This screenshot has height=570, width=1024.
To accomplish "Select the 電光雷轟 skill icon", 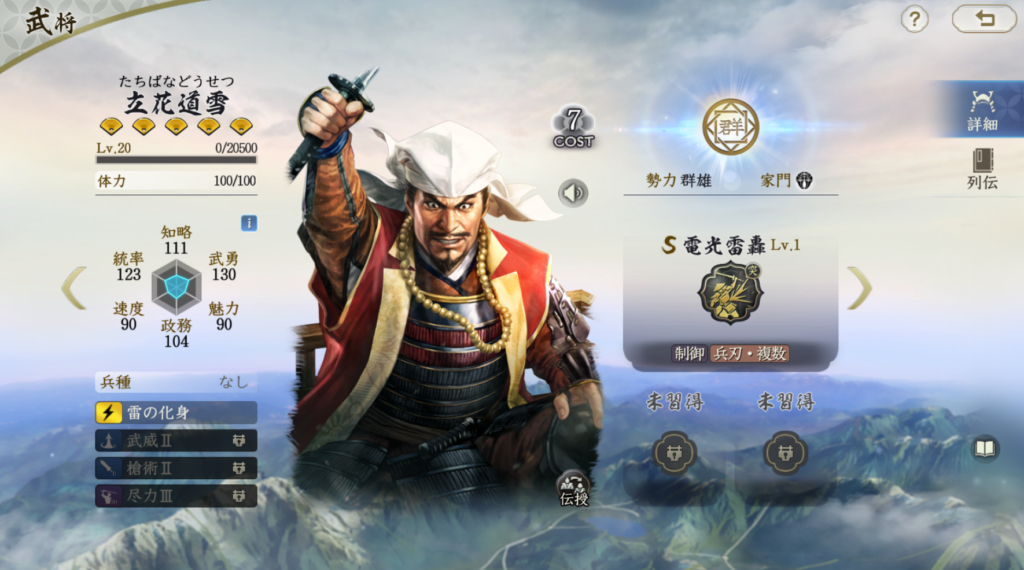I will 730,293.
